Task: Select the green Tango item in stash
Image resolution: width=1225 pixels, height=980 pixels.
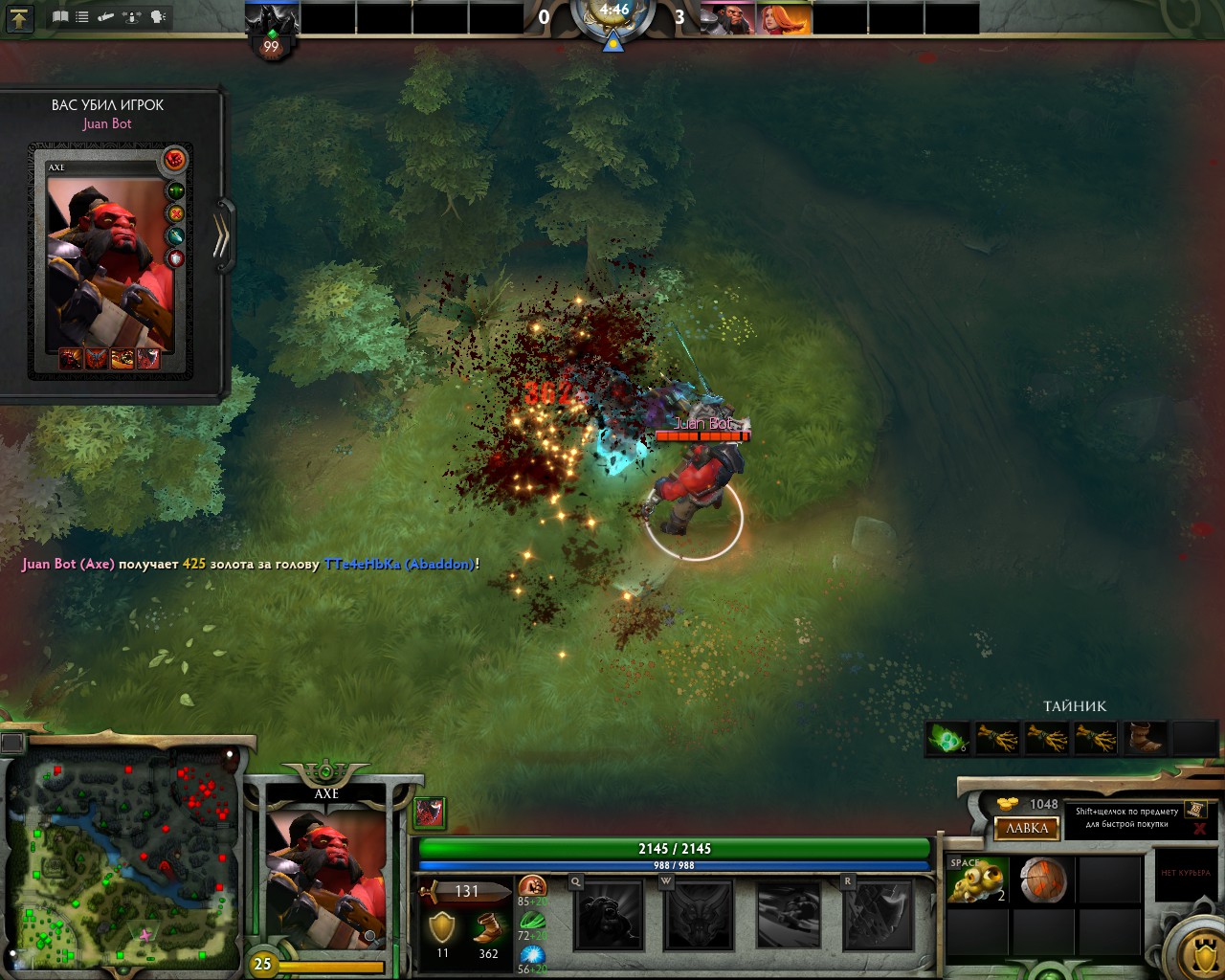Action: pos(948,738)
